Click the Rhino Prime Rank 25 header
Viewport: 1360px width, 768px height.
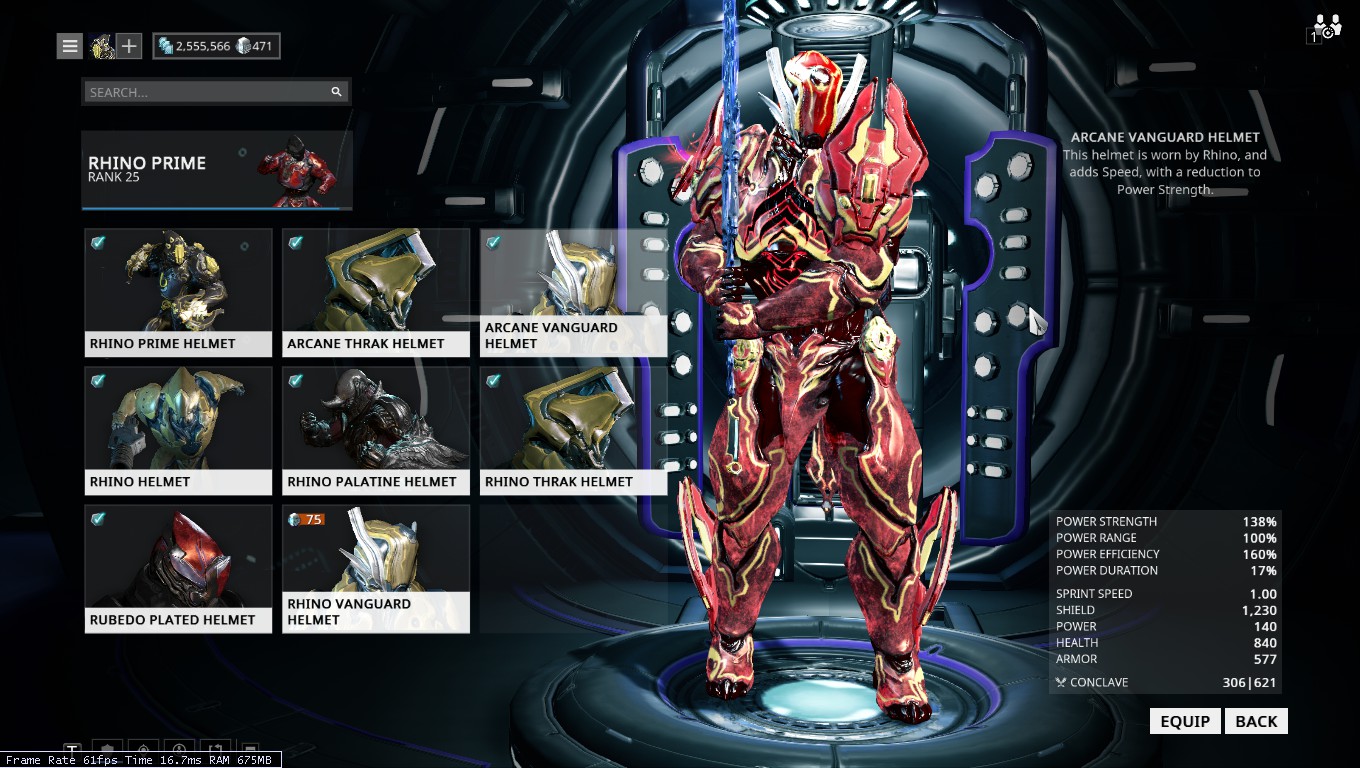(x=216, y=169)
